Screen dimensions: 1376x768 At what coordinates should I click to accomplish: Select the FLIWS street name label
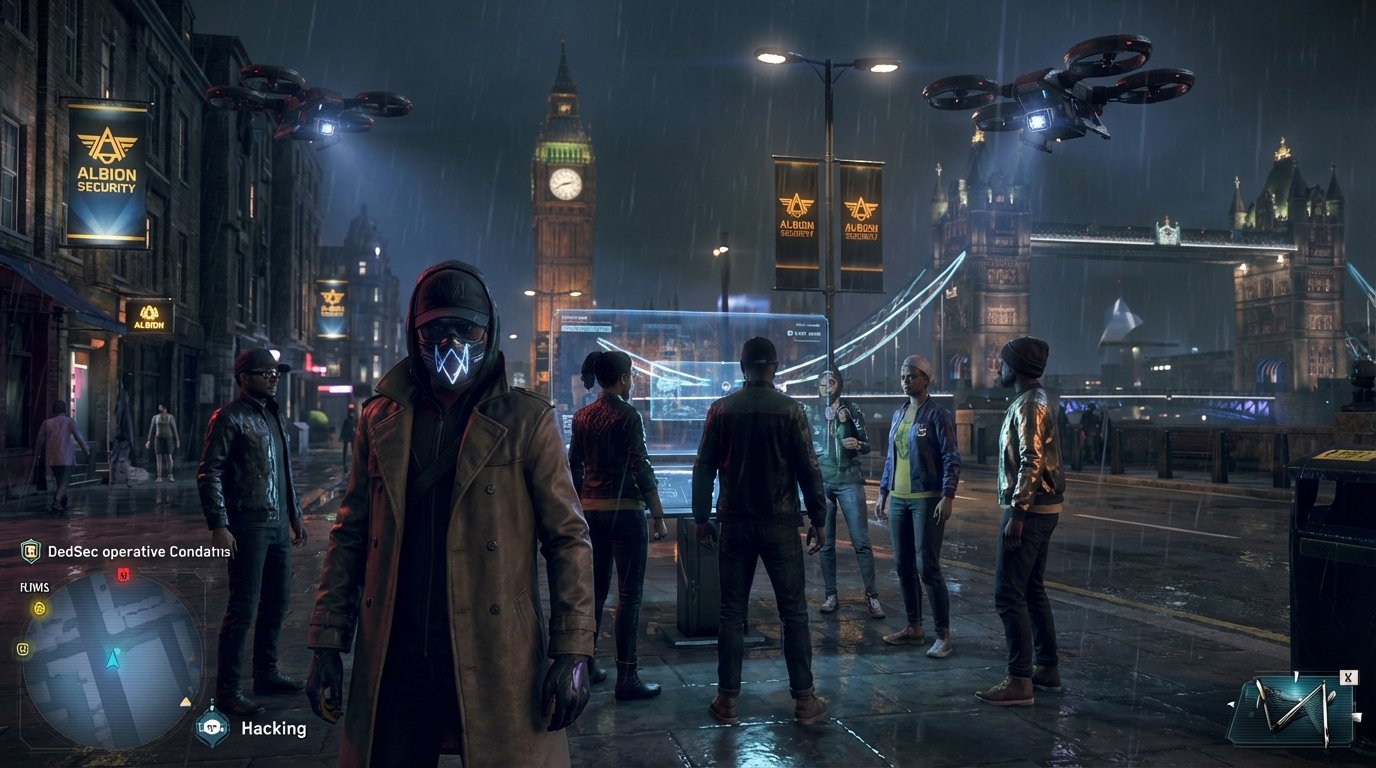33,586
